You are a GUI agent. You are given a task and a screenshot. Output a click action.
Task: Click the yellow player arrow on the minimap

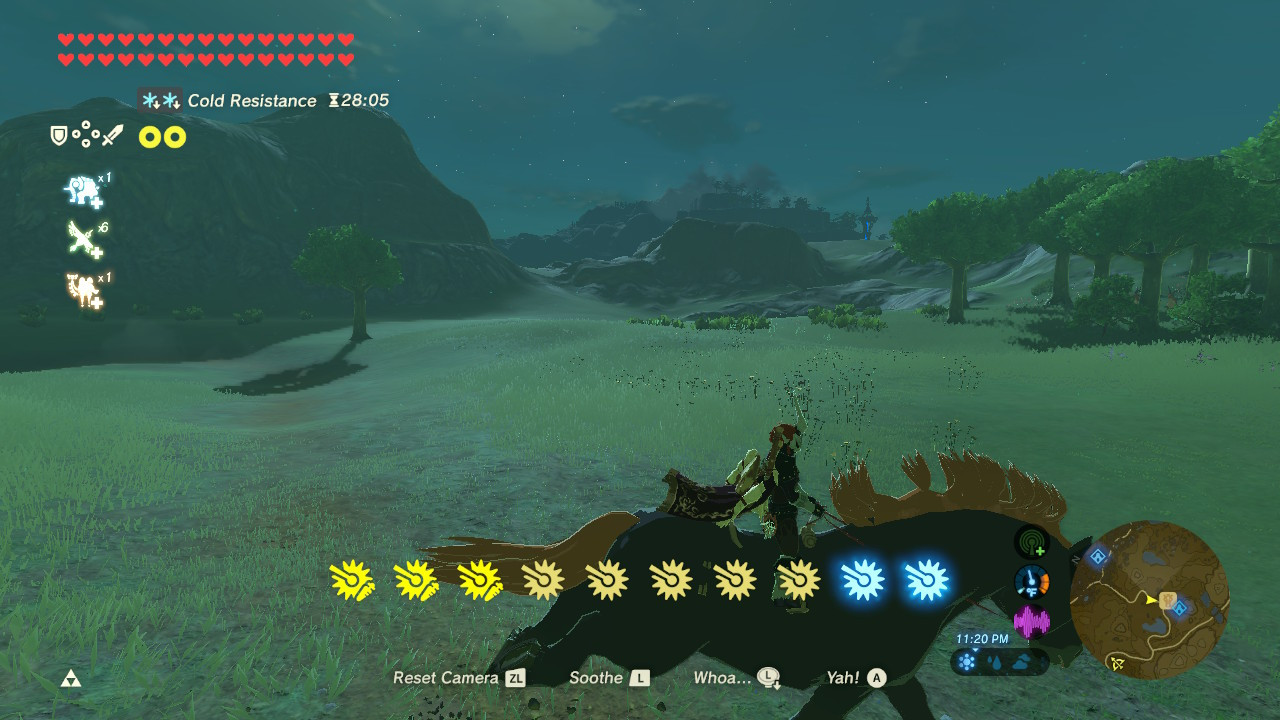1151,599
